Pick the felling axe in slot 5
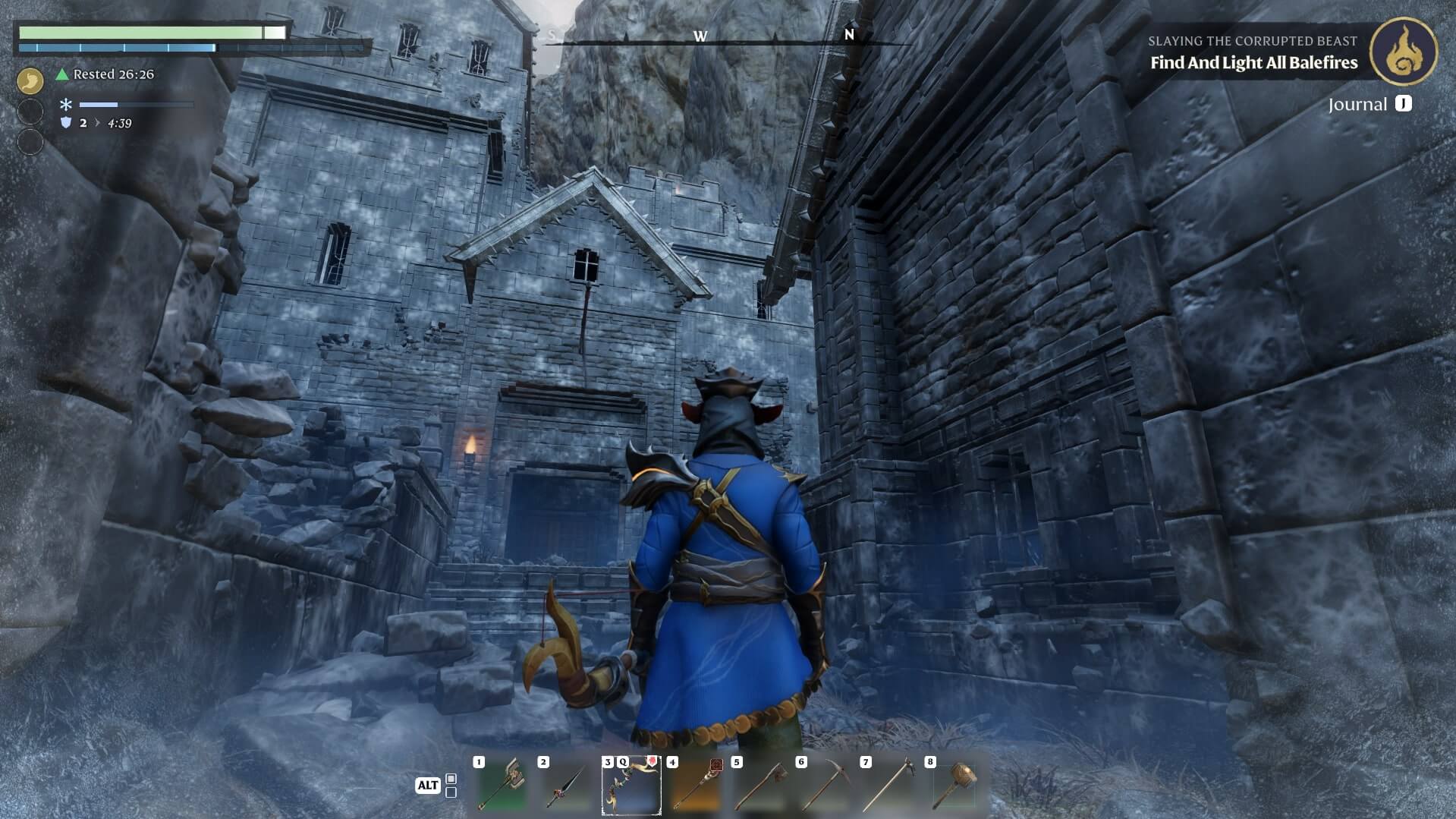 tap(759, 786)
